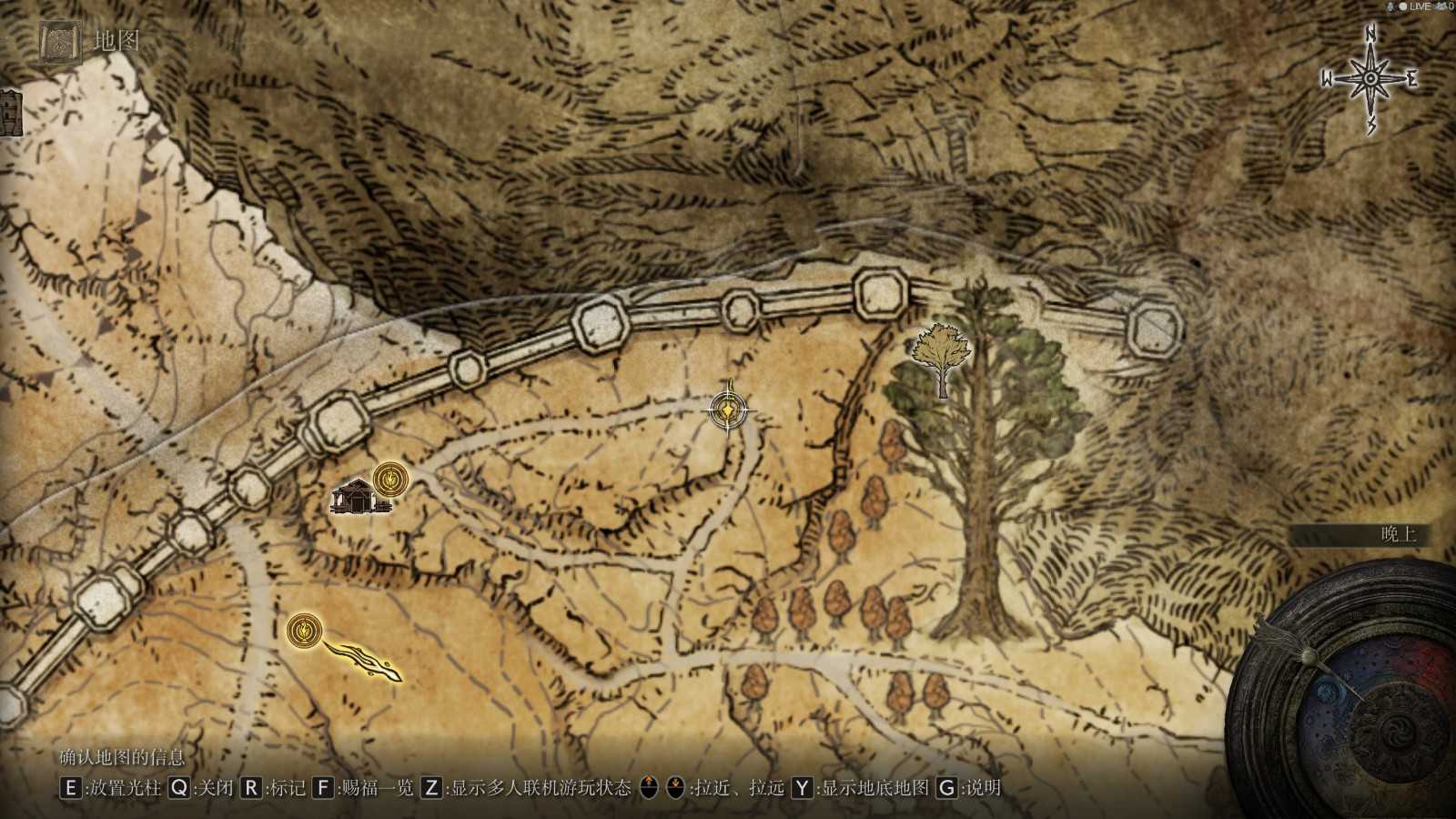The height and width of the screenshot is (819, 1456).
Task: Click the player position crosshair marker
Action: [729, 409]
